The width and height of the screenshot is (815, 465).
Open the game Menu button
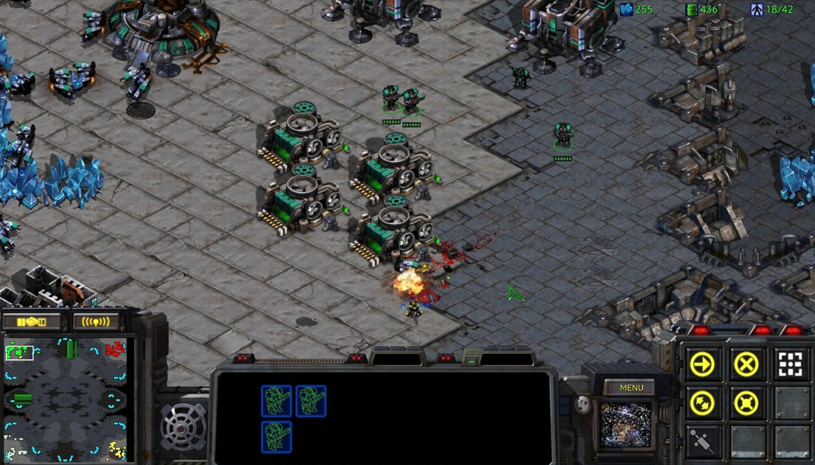coord(631,388)
